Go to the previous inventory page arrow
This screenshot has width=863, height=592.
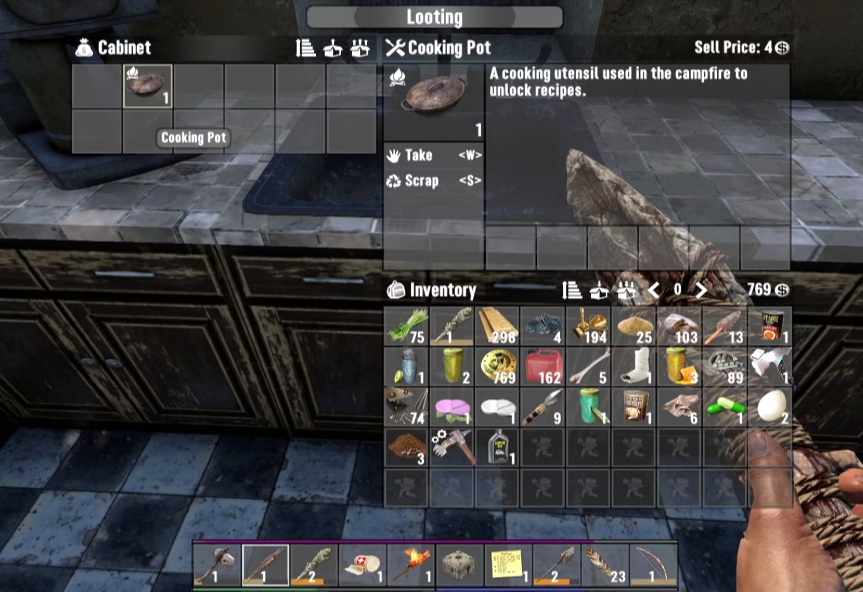click(x=654, y=290)
